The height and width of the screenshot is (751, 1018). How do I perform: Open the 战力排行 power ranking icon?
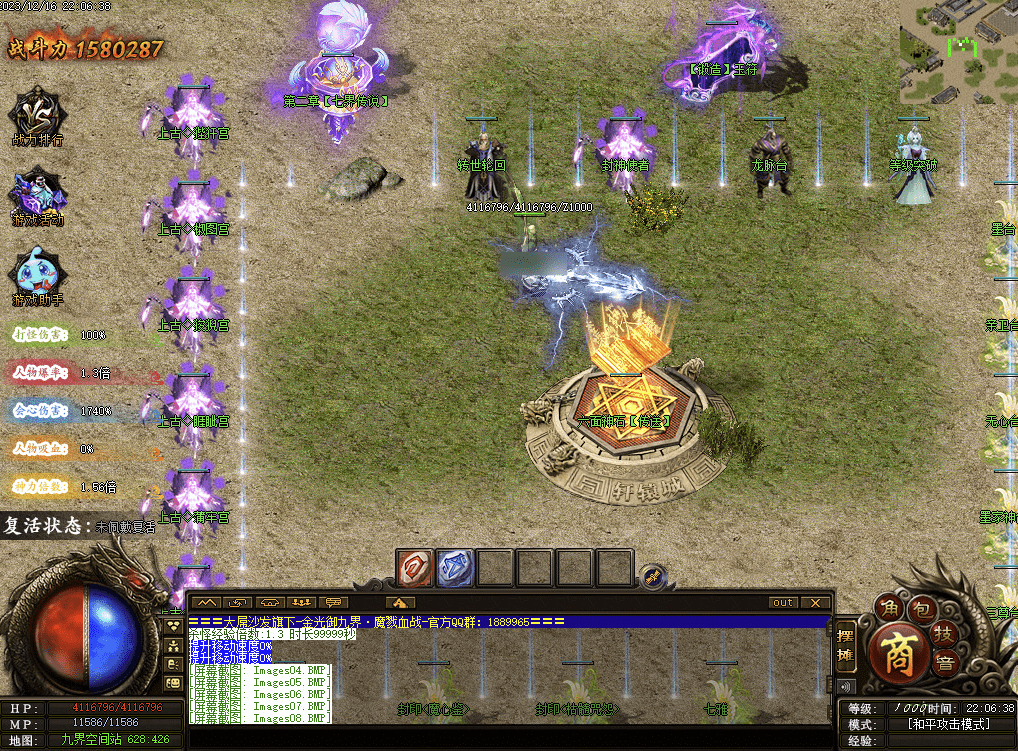point(37,114)
